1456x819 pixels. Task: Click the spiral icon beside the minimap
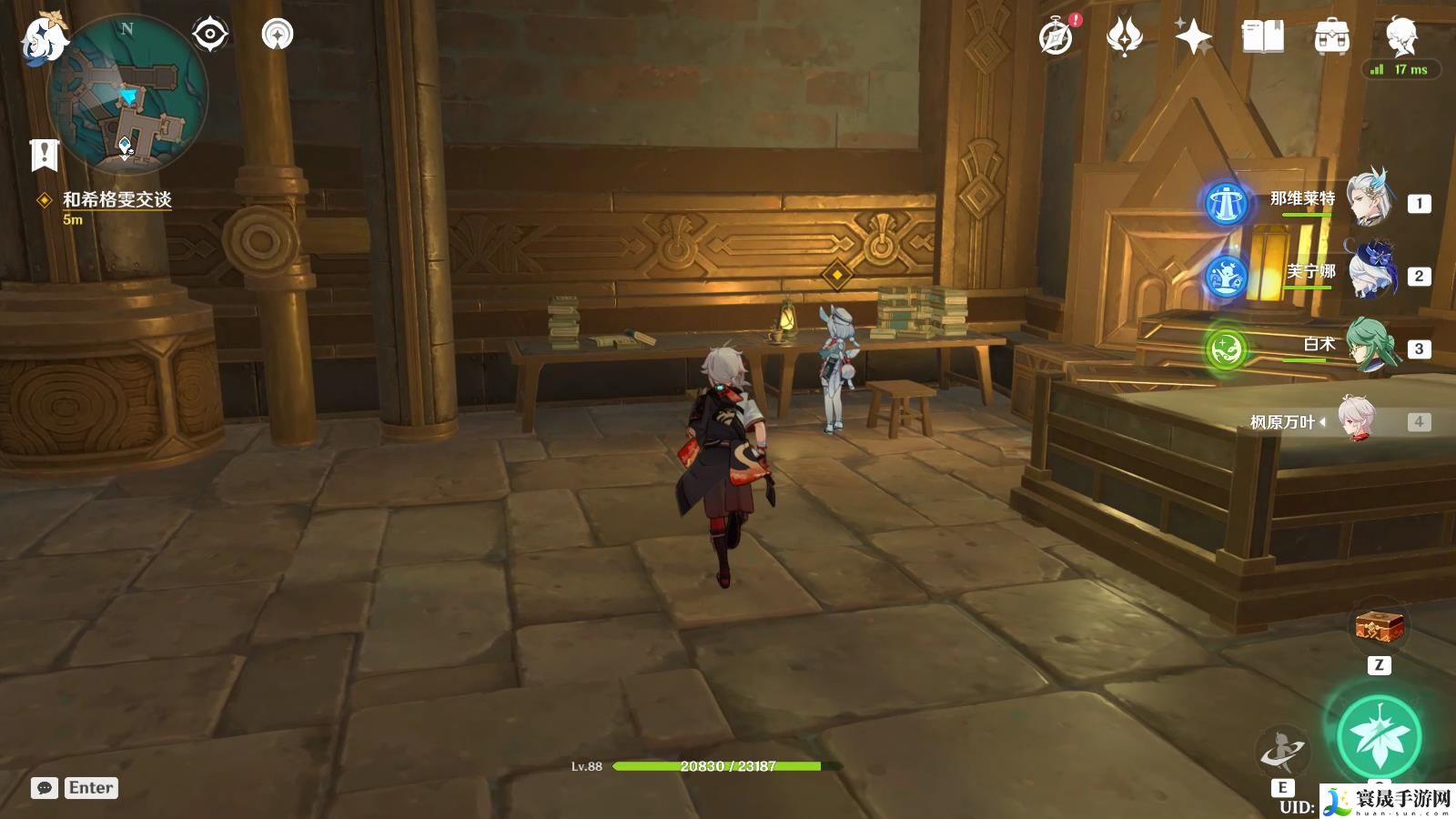pos(278,35)
